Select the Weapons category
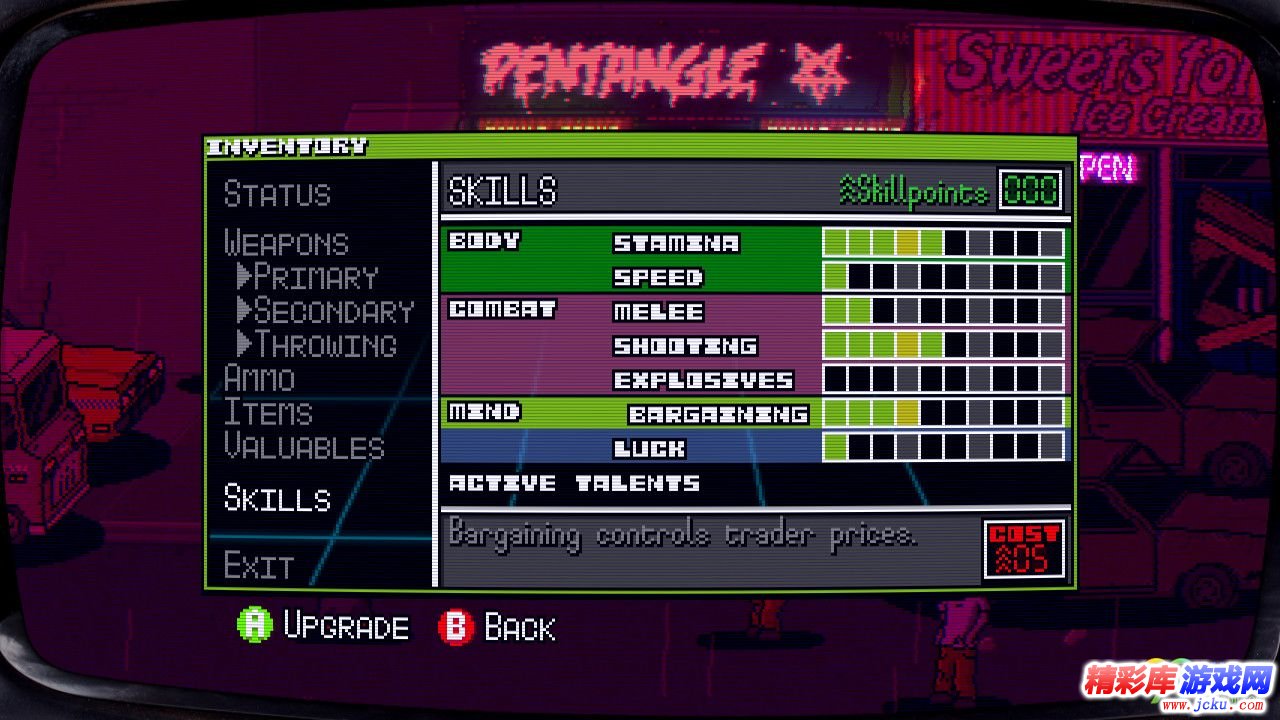This screenshot has height=720, width=1280. click(x=286, y=243)
